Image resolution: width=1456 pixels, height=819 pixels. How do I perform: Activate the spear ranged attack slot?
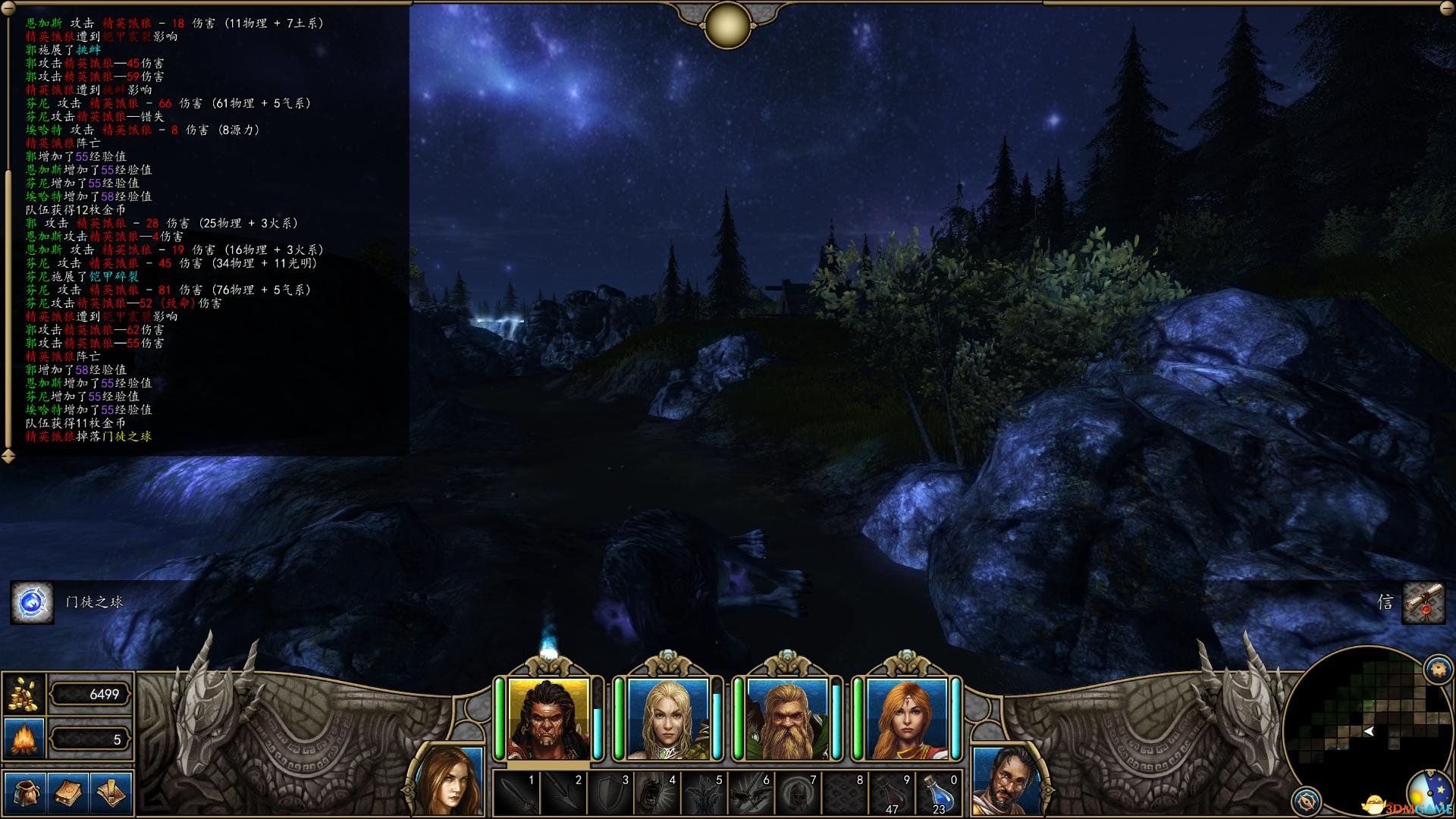click(x=563, y=793)
